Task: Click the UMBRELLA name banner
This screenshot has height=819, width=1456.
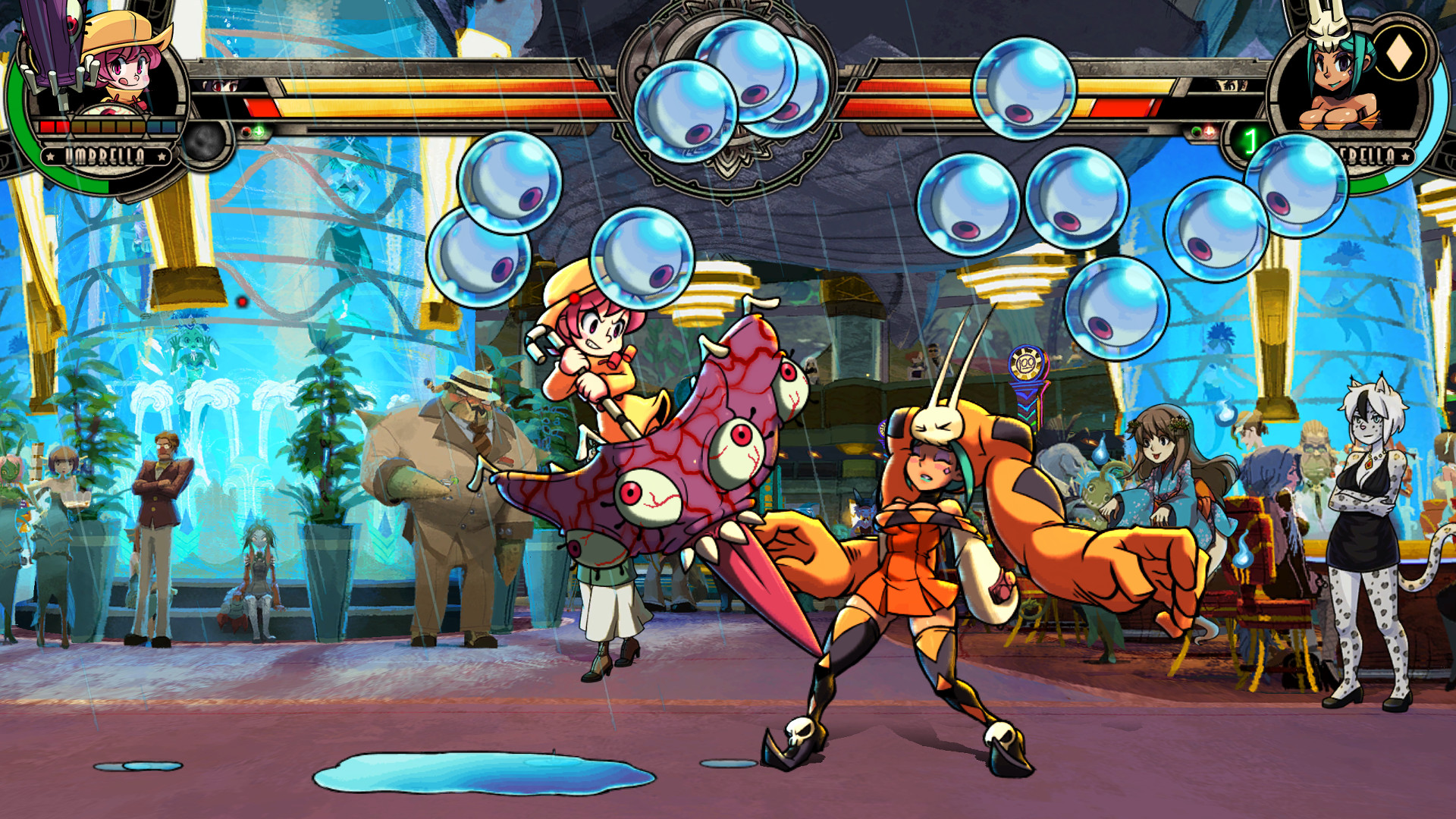Action: click(106, 155)
